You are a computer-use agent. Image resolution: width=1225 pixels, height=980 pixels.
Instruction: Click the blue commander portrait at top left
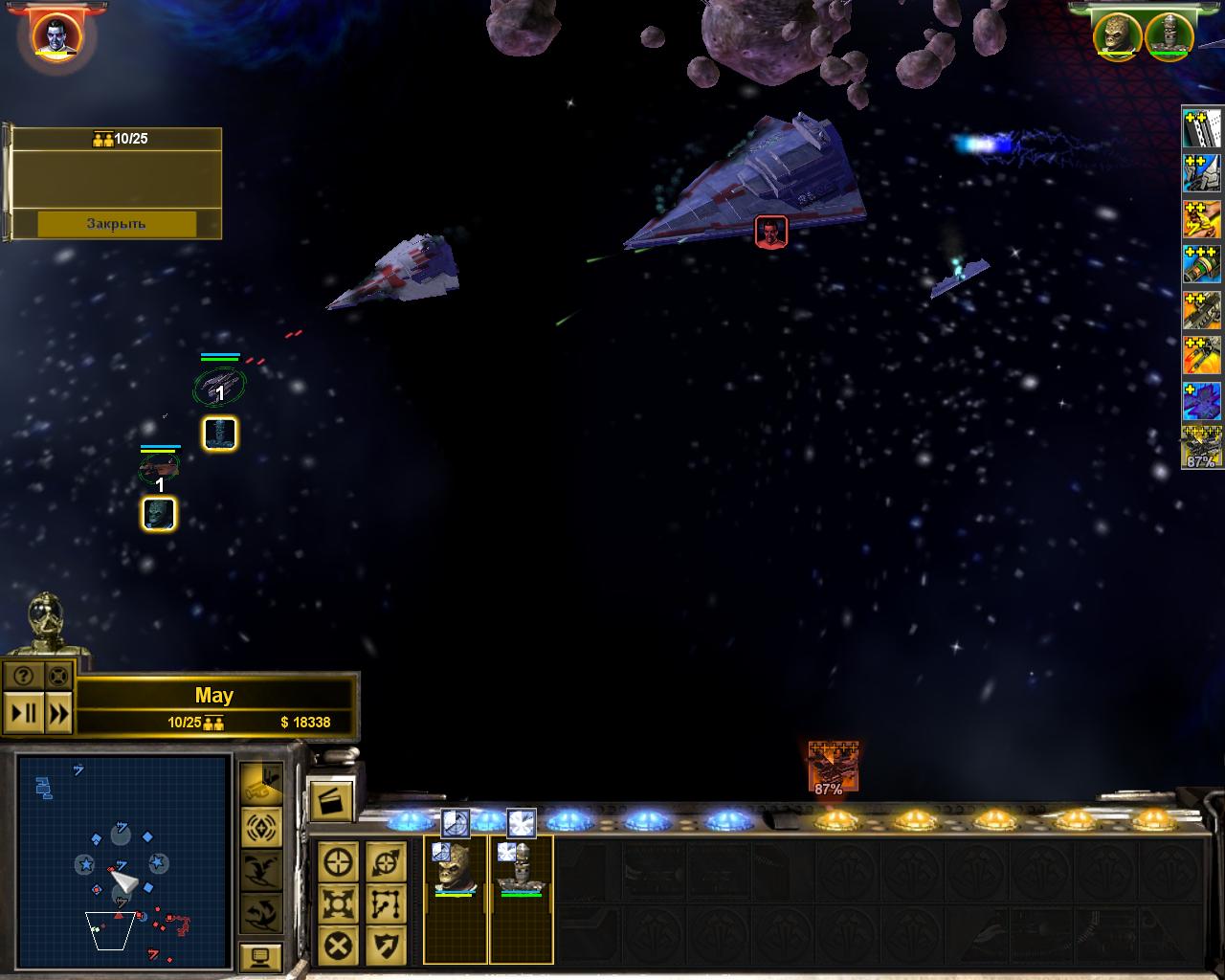click(56, 36)
